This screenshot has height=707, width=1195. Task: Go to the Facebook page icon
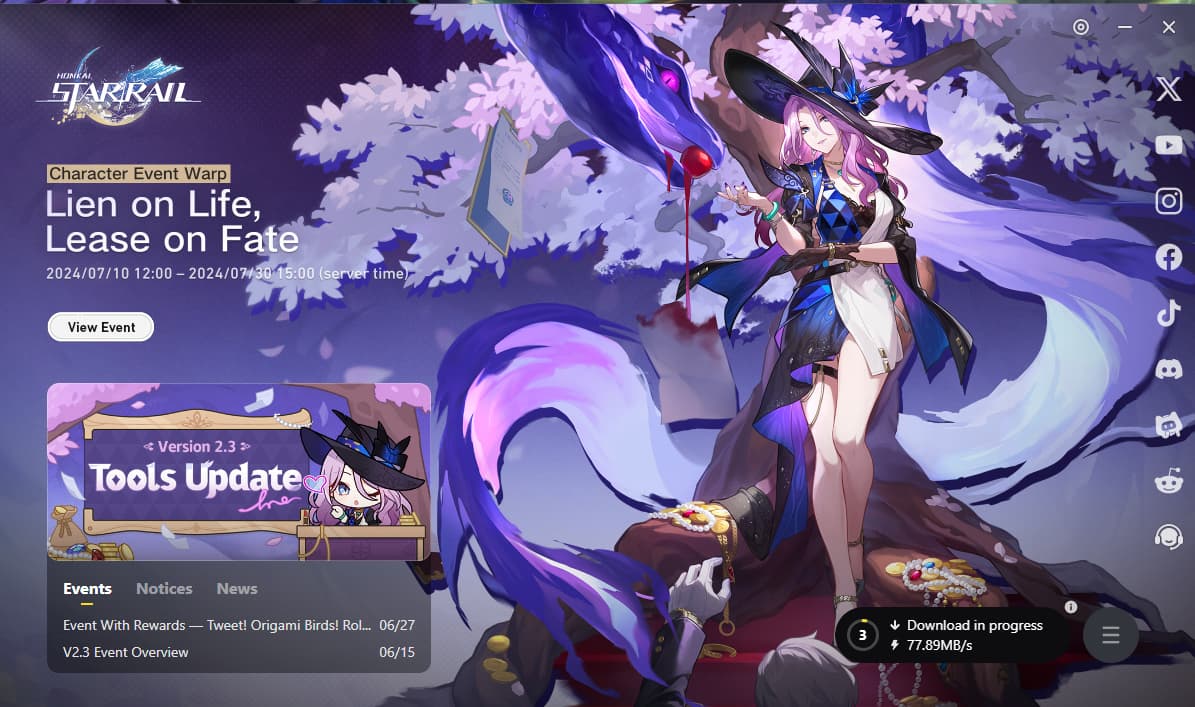(x=1168, y=258)
